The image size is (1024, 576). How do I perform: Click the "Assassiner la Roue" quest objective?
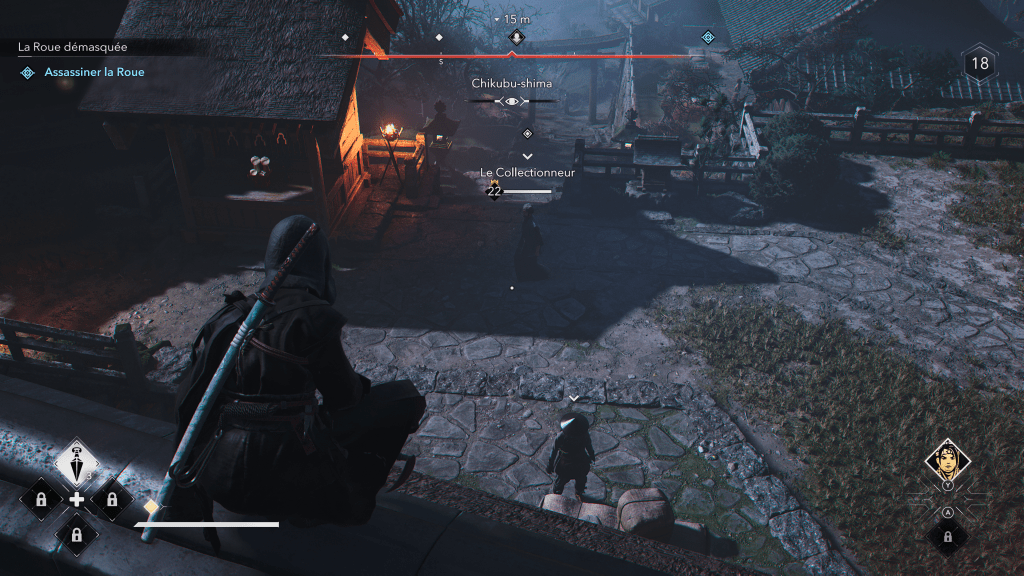coord(94,72)
